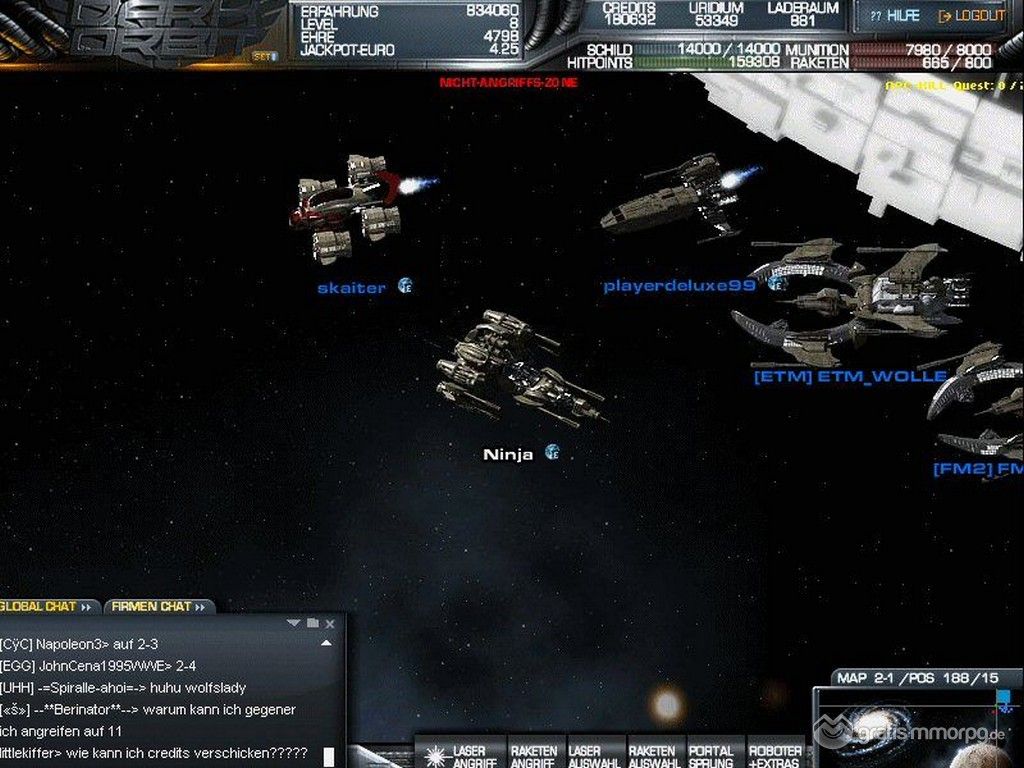The height and width of the screenshot is (768, 1024).
Task: Trigger Portal Sprung jump
Action: 711,755
